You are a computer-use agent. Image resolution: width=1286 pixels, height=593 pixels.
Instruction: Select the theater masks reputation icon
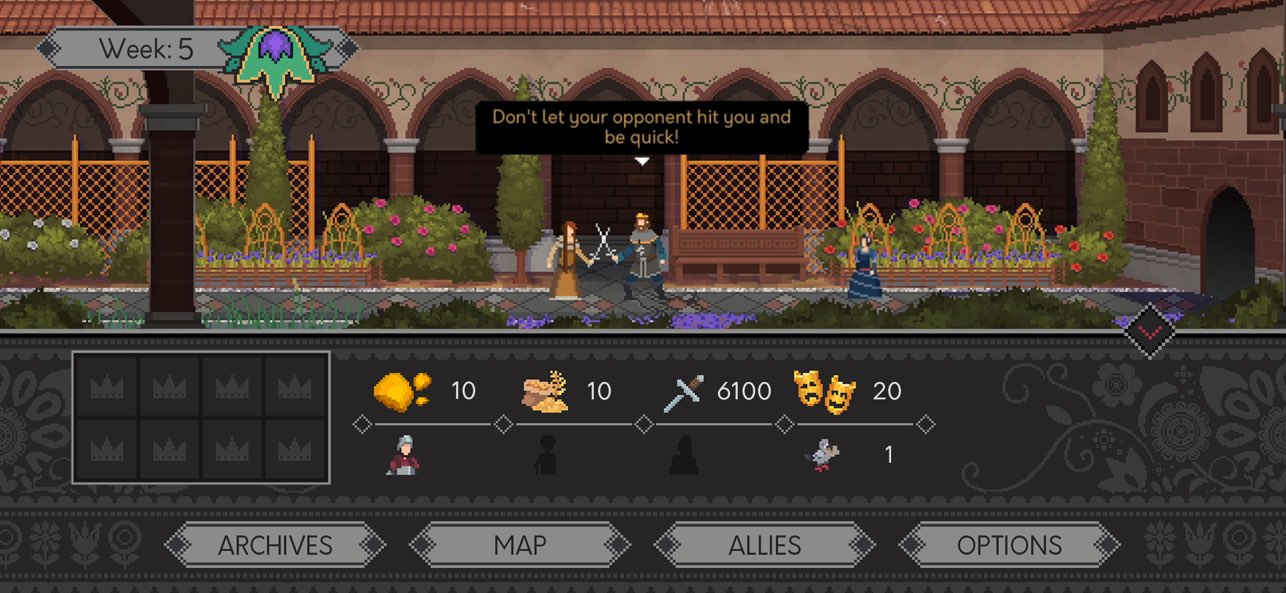(825, 391)
